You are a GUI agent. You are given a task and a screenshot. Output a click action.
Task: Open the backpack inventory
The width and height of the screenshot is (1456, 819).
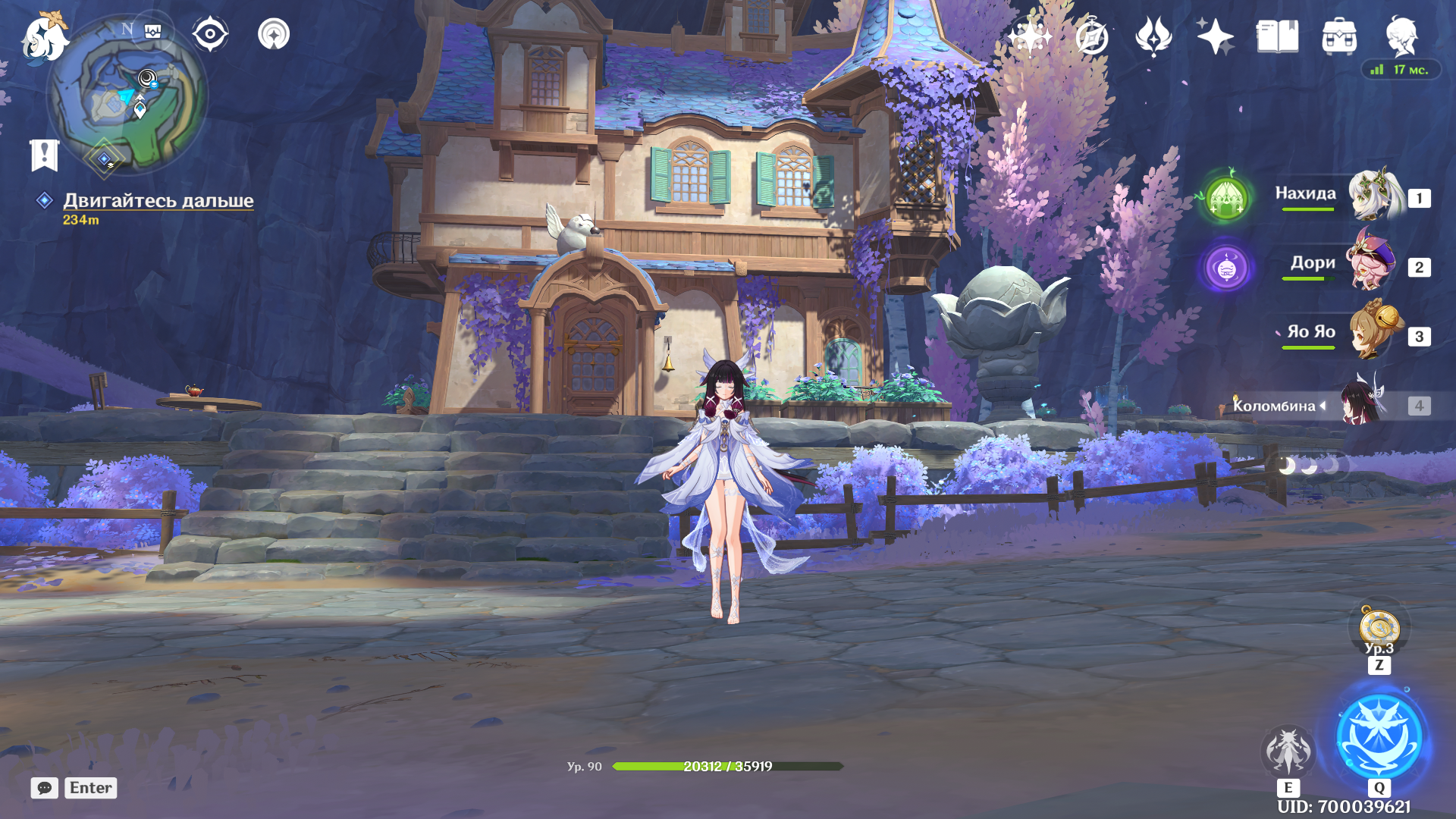pyautogui.click(x=1339, y=36)
